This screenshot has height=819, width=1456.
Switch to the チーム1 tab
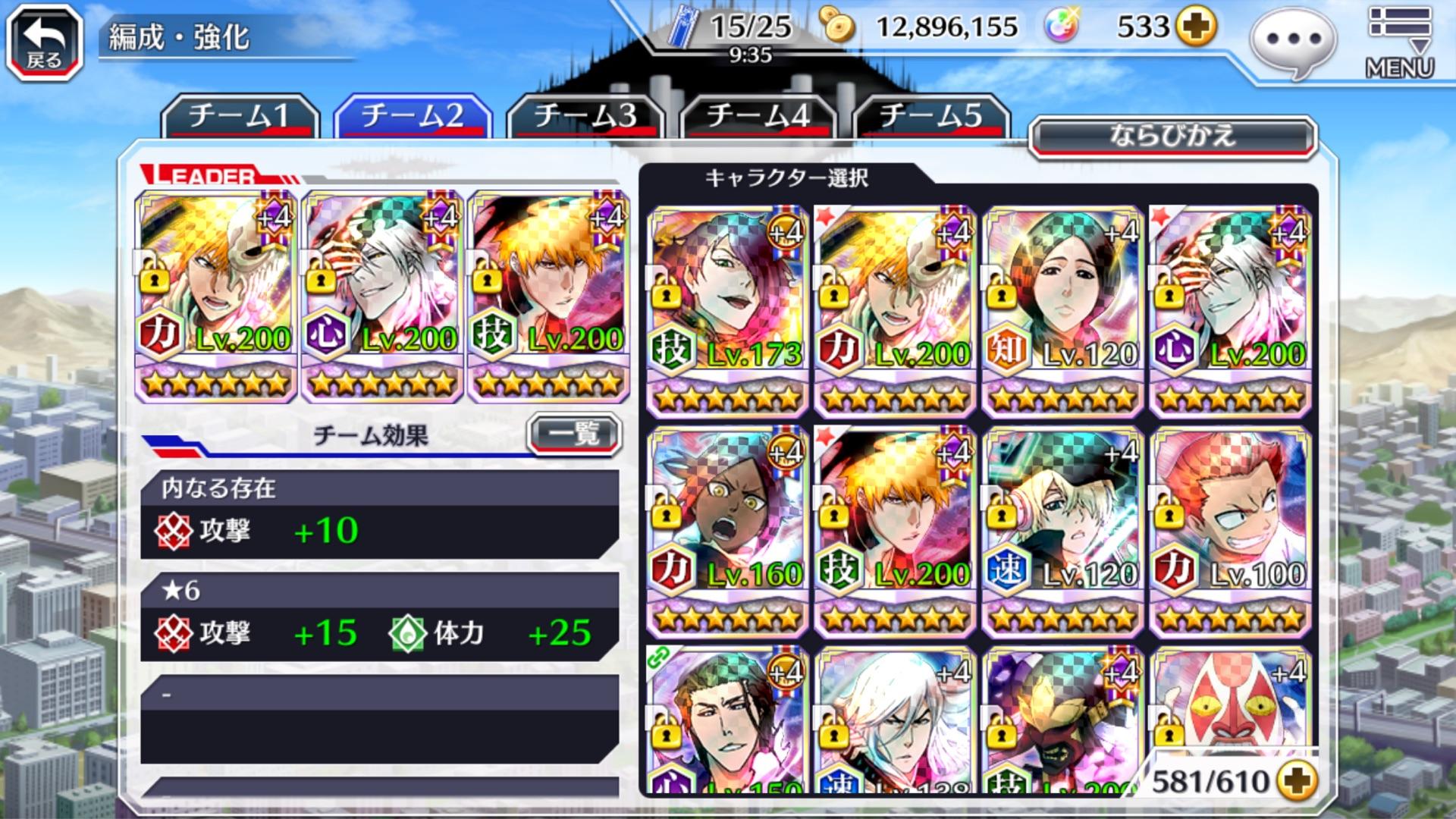coord(239,116)
